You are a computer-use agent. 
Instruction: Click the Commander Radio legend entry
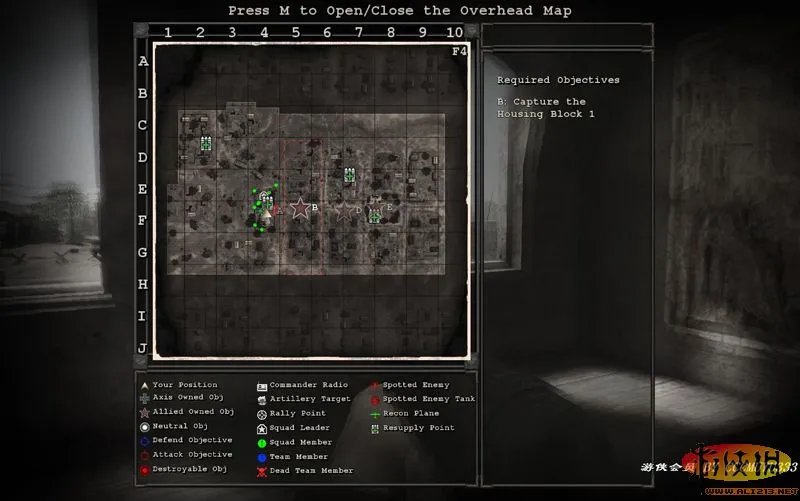click(x=306, y=385)
